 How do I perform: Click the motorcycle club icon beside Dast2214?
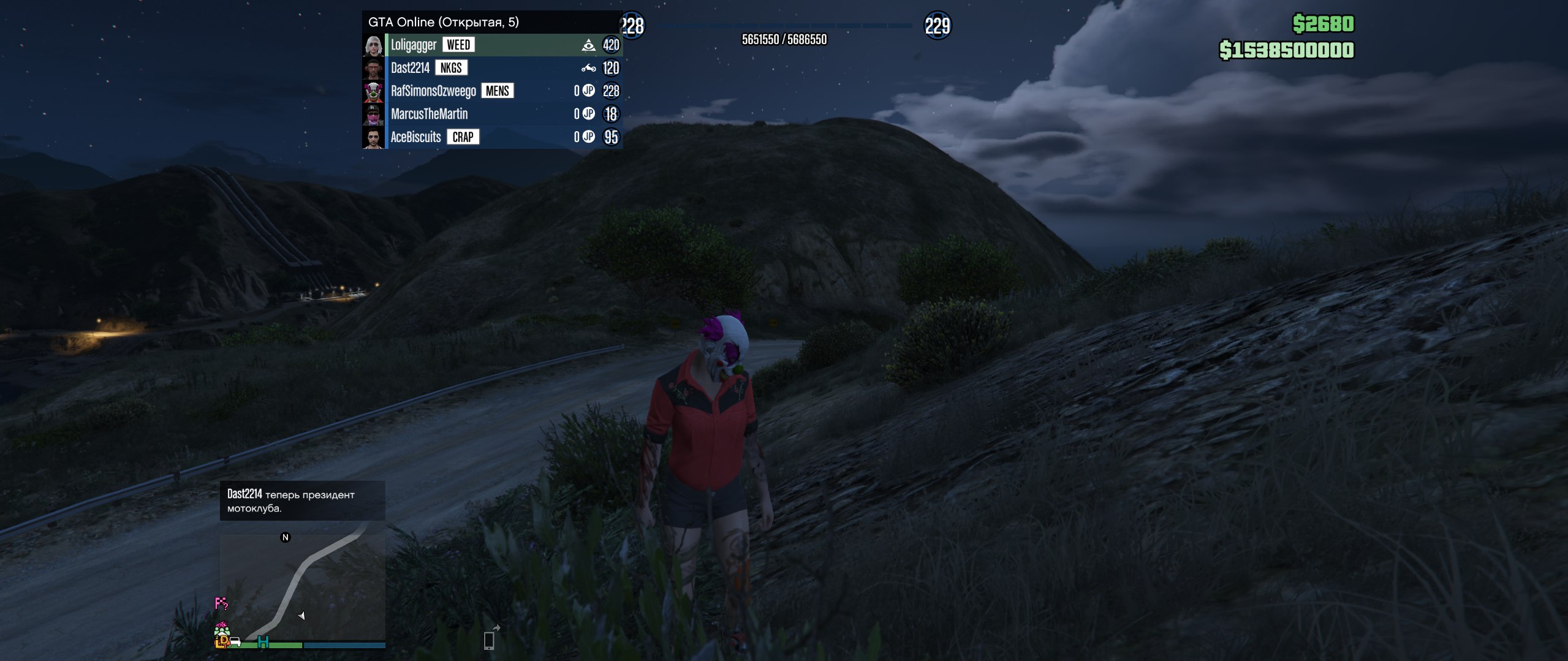[588, 68]
